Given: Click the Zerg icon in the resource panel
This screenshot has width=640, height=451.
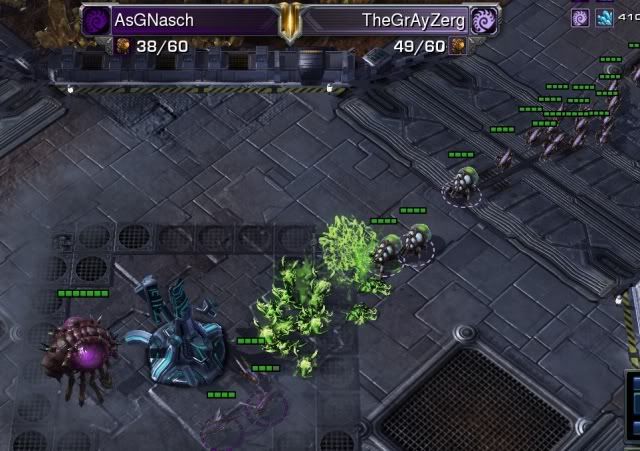Looking at the screenshot, I should click(580, 17).
